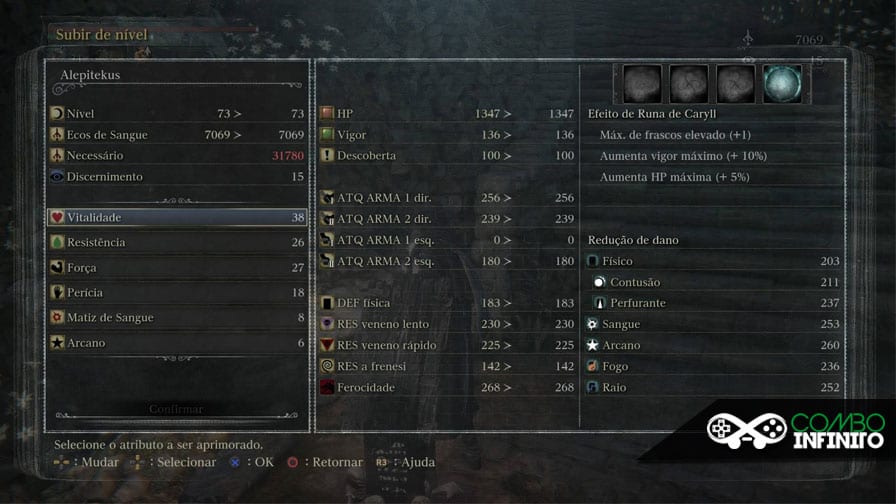The image size is (896, 504).
Task: Select the Vitalidade attribute row
Action: point(177,217)
